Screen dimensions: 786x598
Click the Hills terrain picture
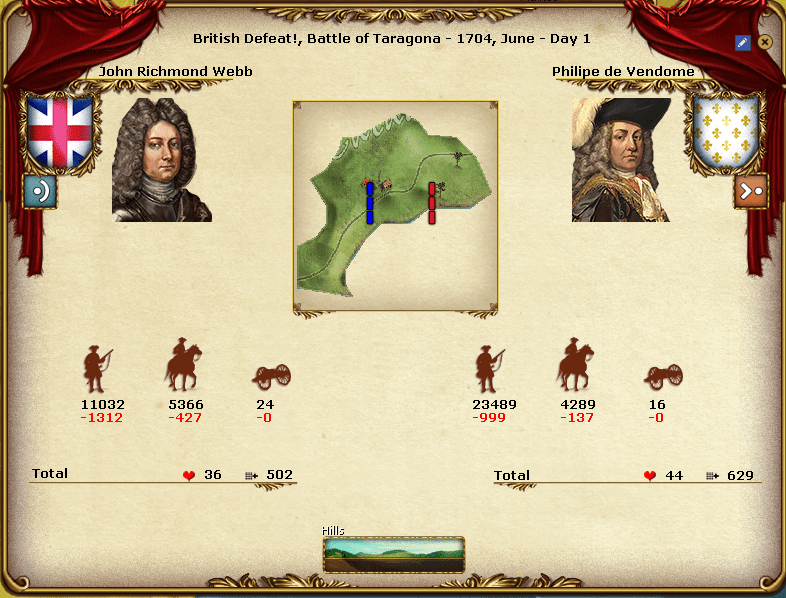[394, 554]
